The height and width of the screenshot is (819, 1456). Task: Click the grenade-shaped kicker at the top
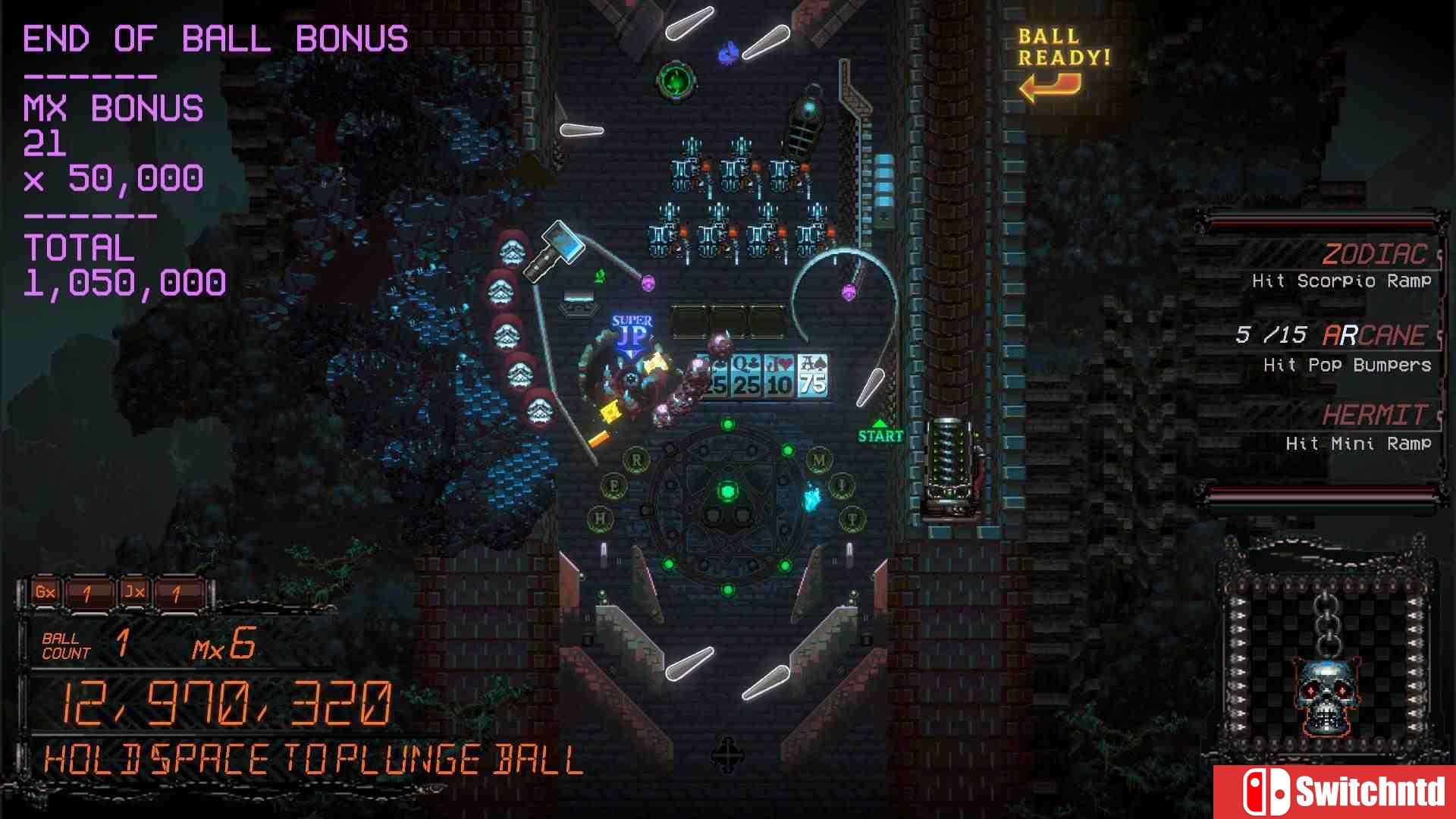[806, 118]
